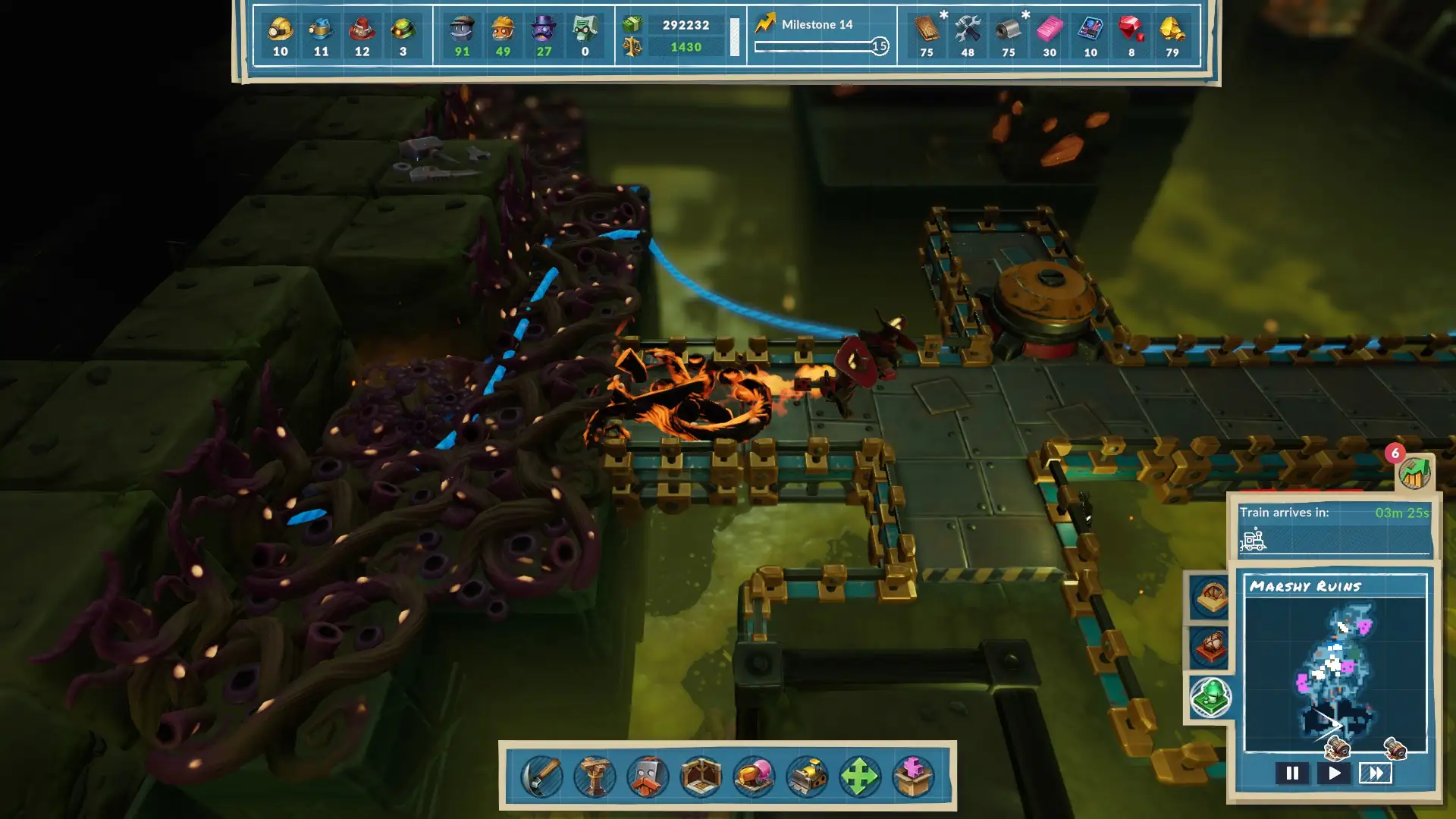Toggle the wheel resource overlay

[x=1212, y=596]
